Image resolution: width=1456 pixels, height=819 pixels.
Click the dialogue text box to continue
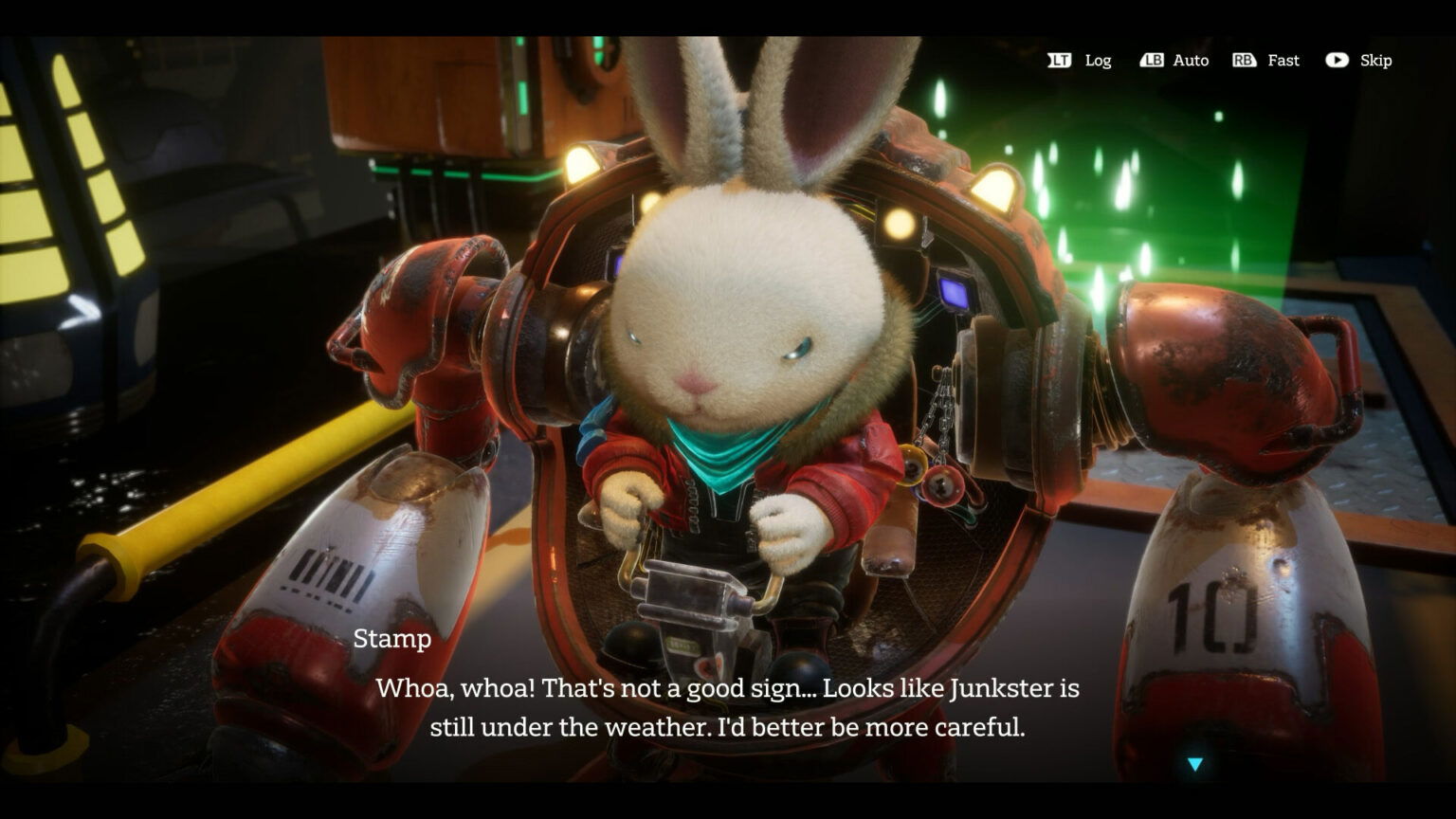click(728, 707)
